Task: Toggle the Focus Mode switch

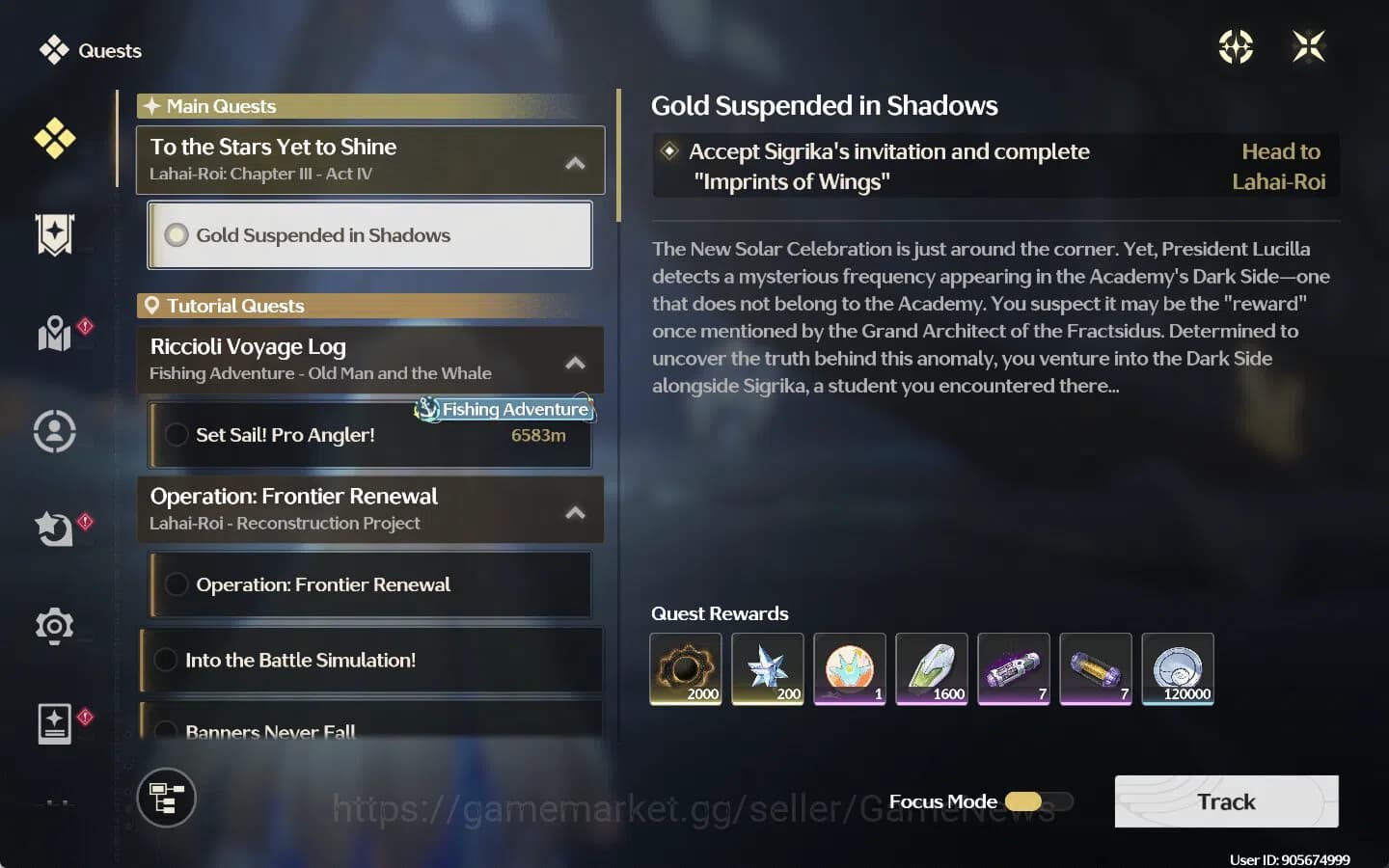Action: pyautogui.click(x=1038, y=801)
